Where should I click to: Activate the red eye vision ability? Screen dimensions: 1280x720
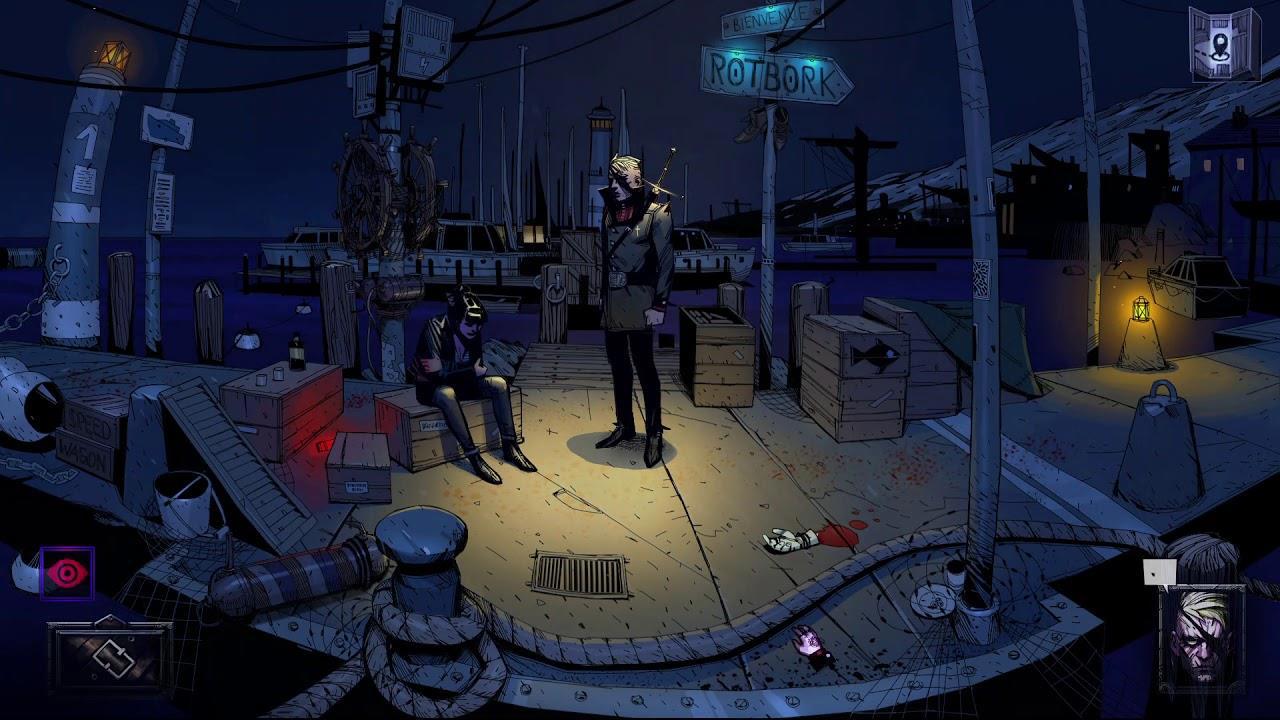pos(67,573)
